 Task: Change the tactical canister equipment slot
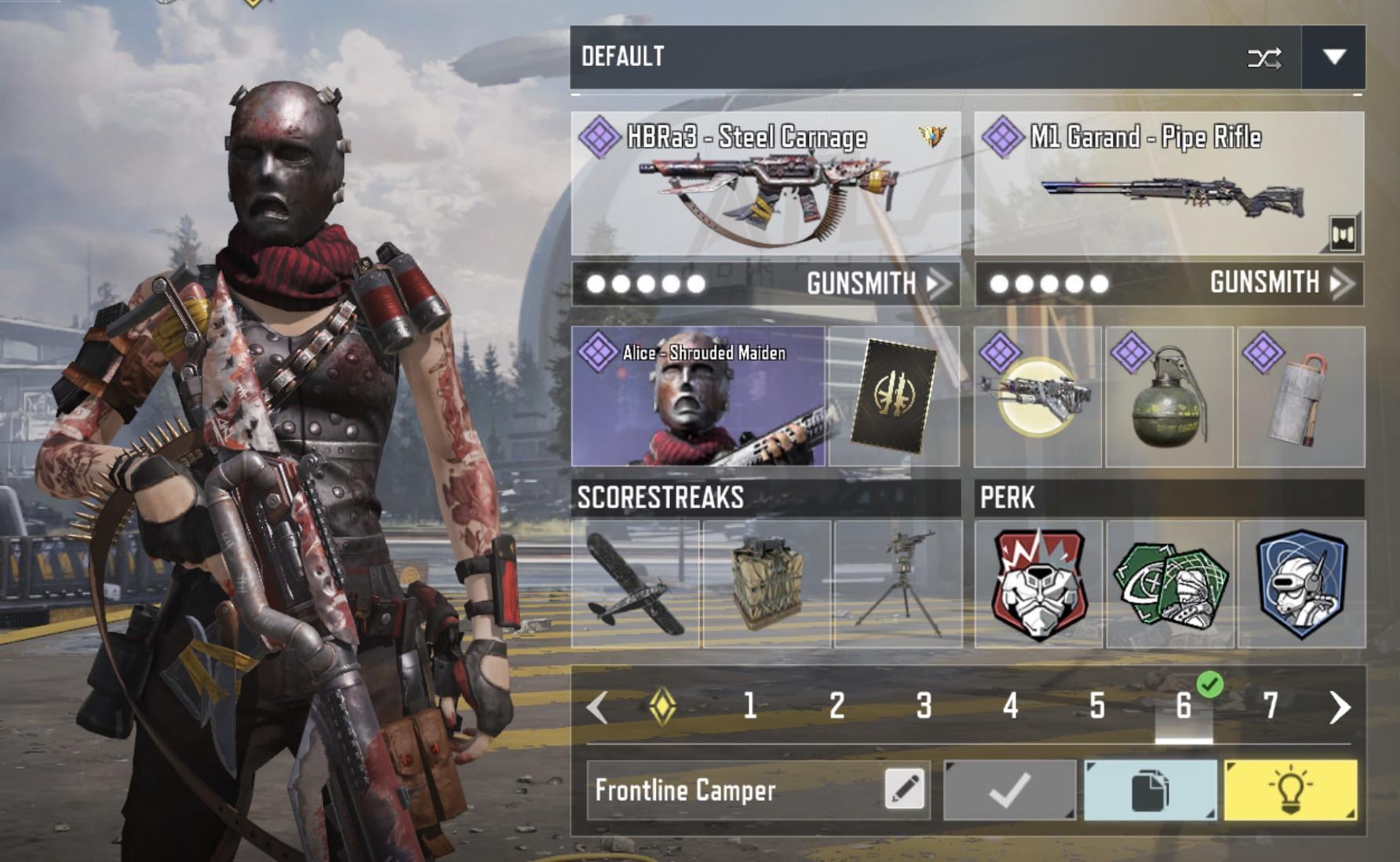tap(1301, 397)
